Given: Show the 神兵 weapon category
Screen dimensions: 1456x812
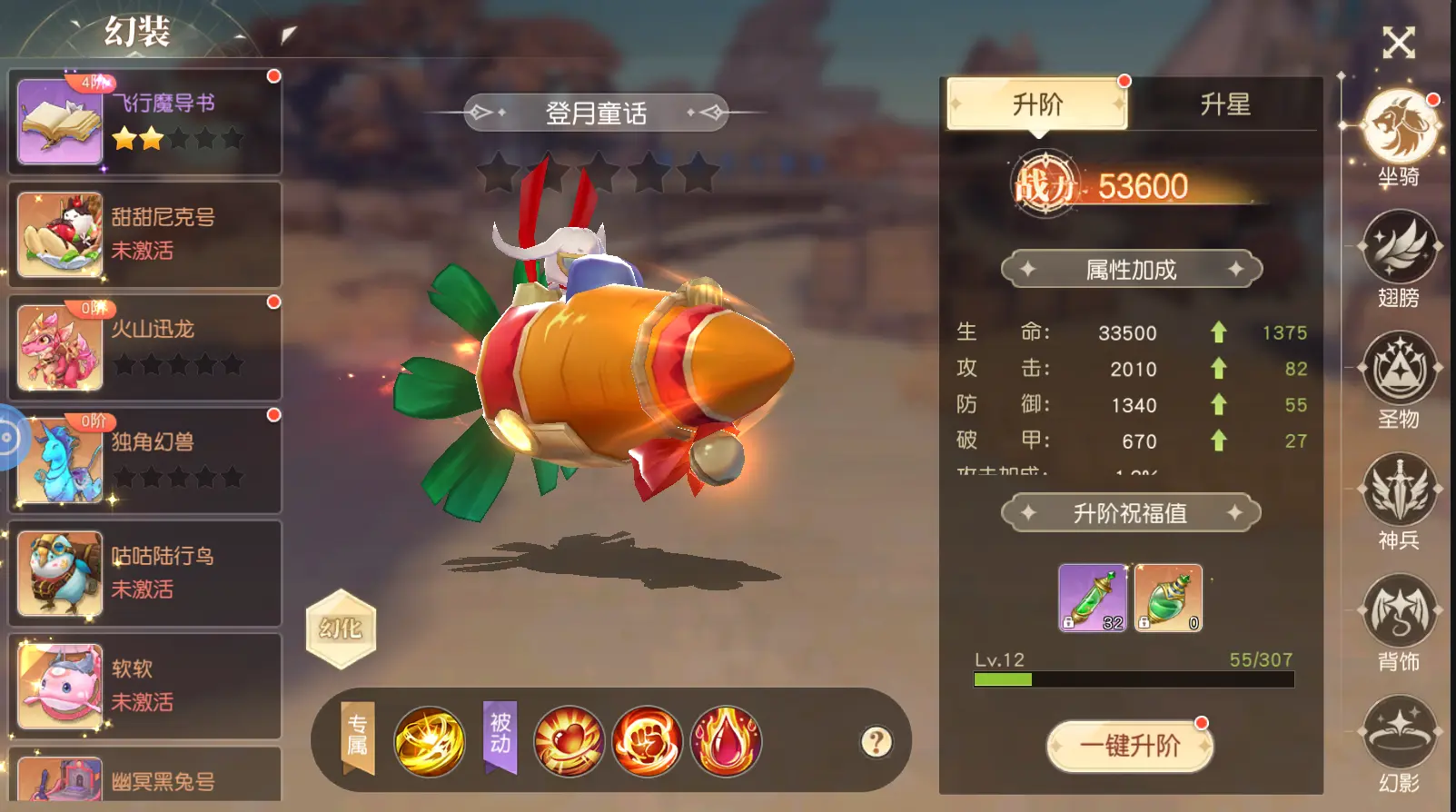Looking at the screenshot, I should [1399, 492].
